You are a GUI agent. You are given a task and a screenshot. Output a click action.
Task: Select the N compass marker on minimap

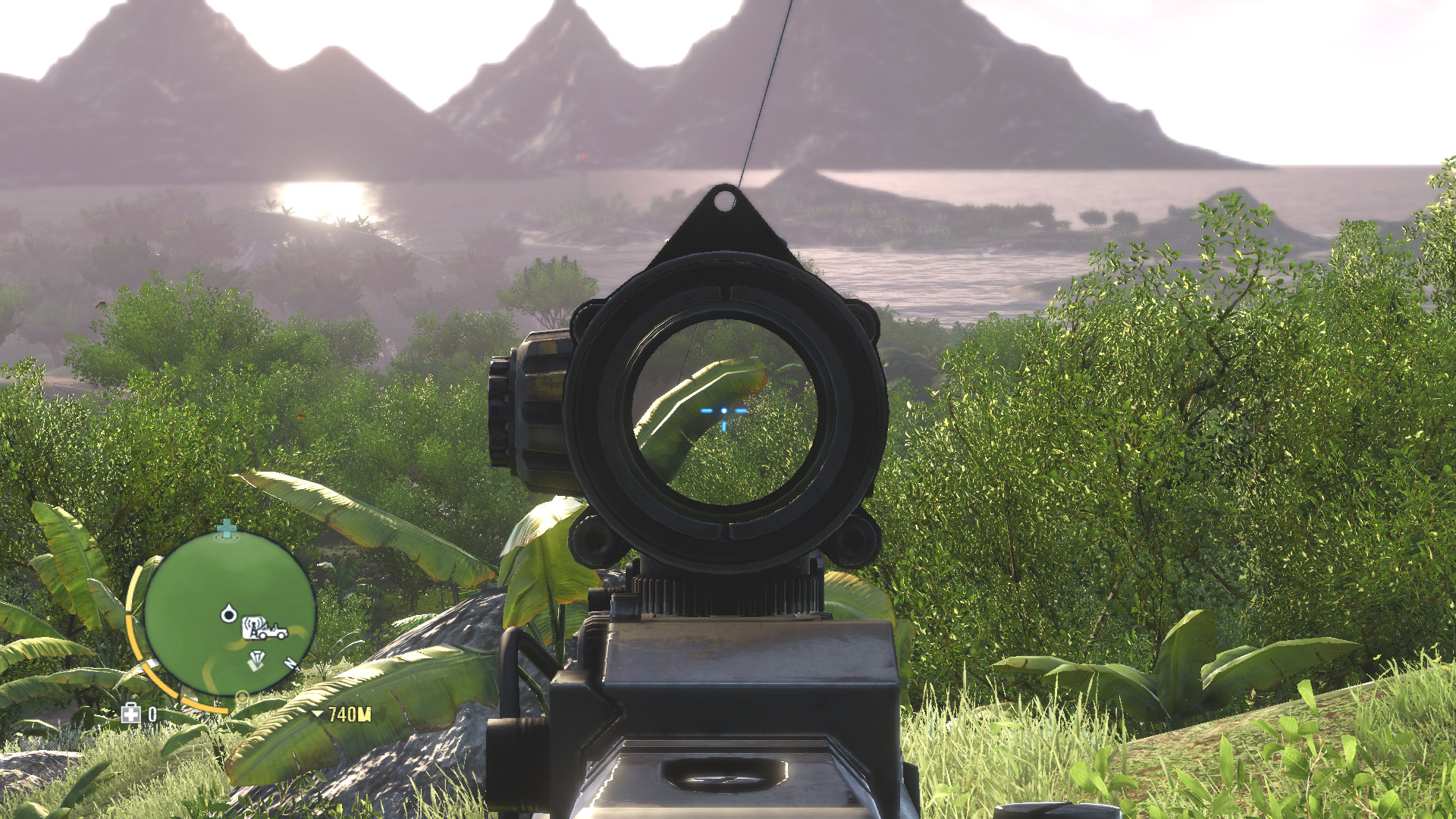[x=289, y=664]
